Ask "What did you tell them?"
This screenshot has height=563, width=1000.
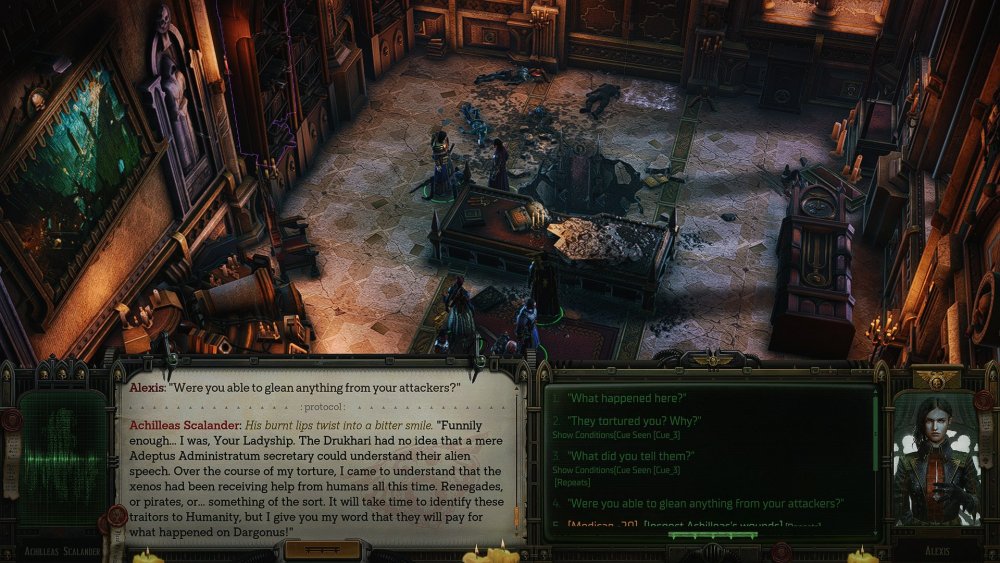pos(635,455)
